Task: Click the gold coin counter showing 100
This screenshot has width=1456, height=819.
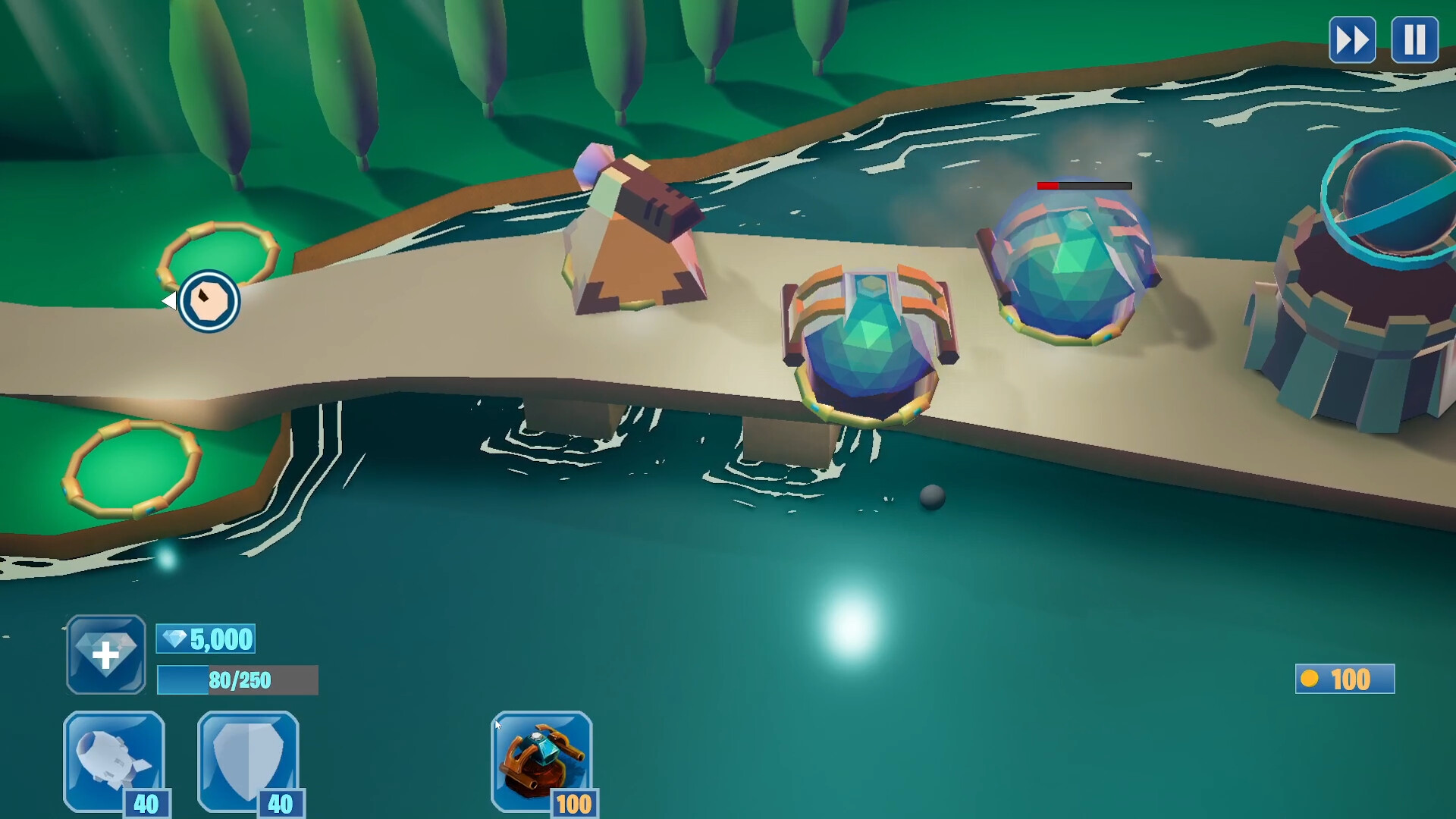Action: (x=1344, y=679)
